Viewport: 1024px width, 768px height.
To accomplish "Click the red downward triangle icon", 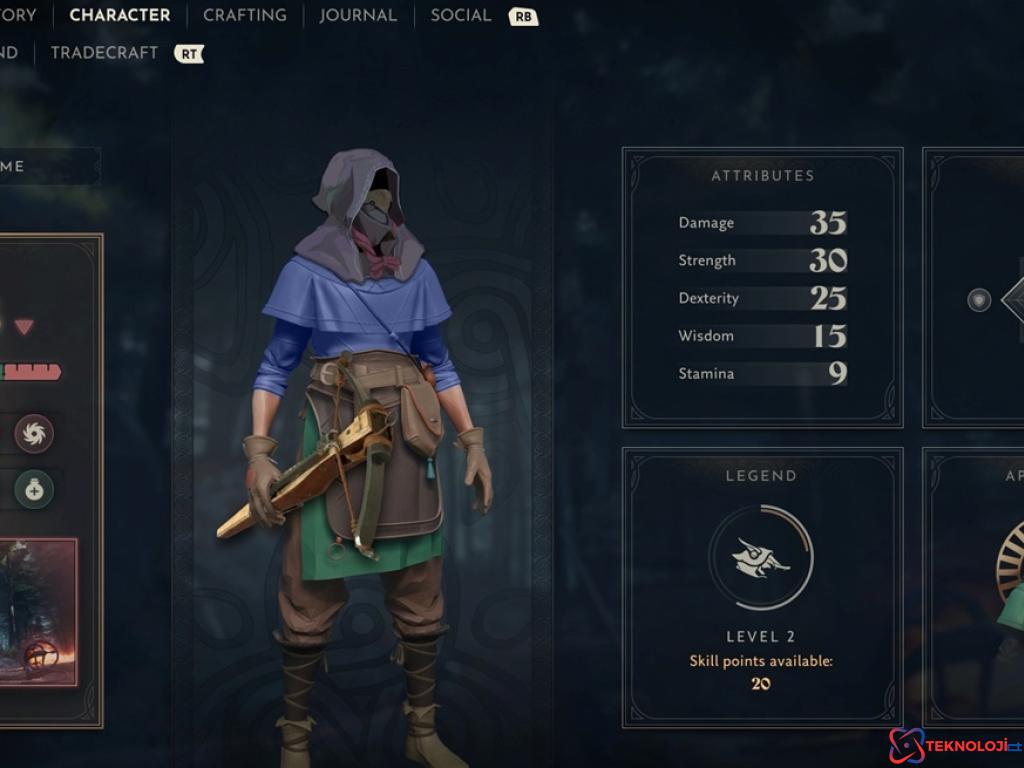I will (x=24, y=327).
